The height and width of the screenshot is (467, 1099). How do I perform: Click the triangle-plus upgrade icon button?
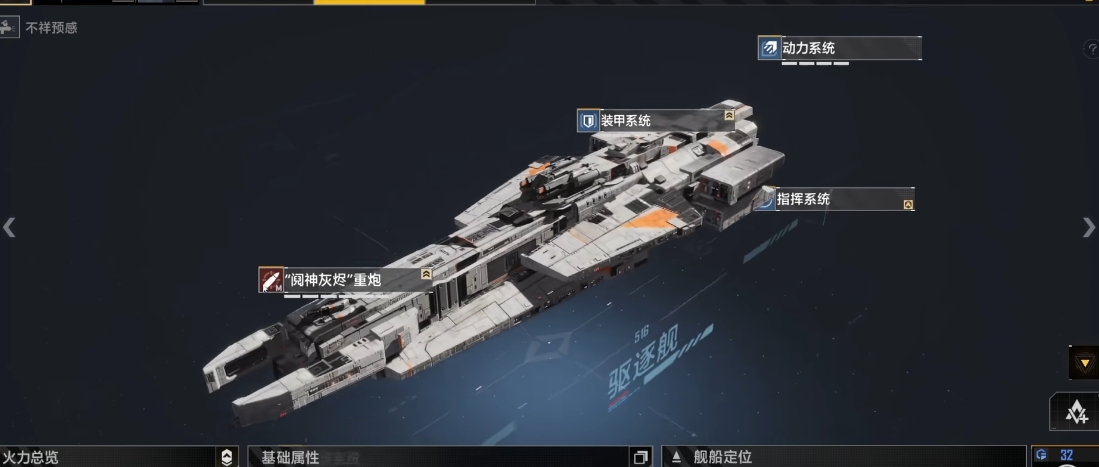[1076, 412]
